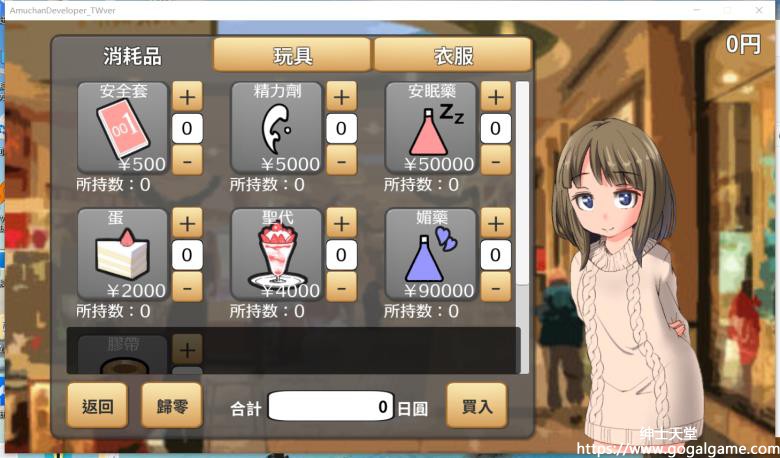This screenshot has height=458, width=780.
Task: Open the 衣服 category tab
Action: 452,55
